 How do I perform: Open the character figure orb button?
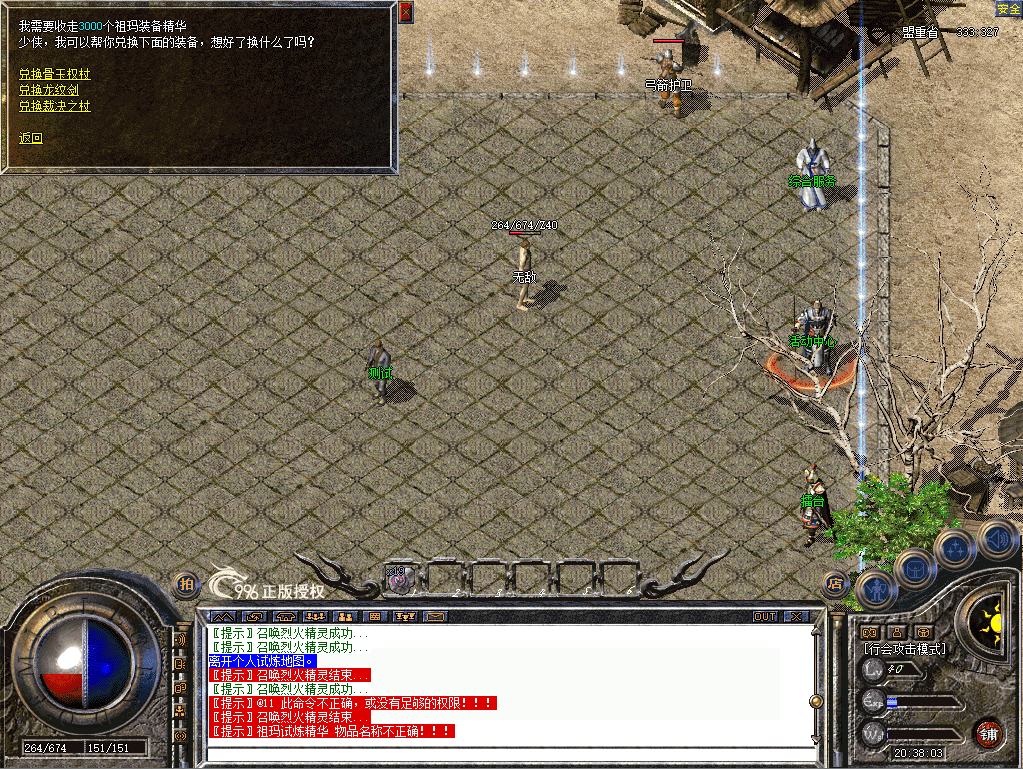coord(877,590)
